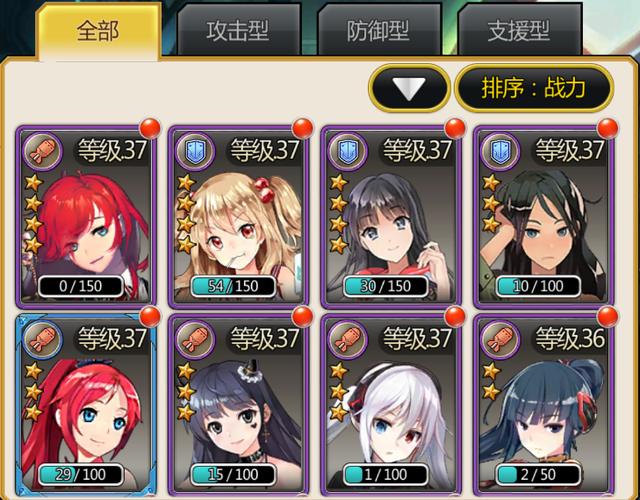This screenshot has width=640, height=500.
Task: Select the dark green-haired character card 10/100
Action: tap(544, 215)
